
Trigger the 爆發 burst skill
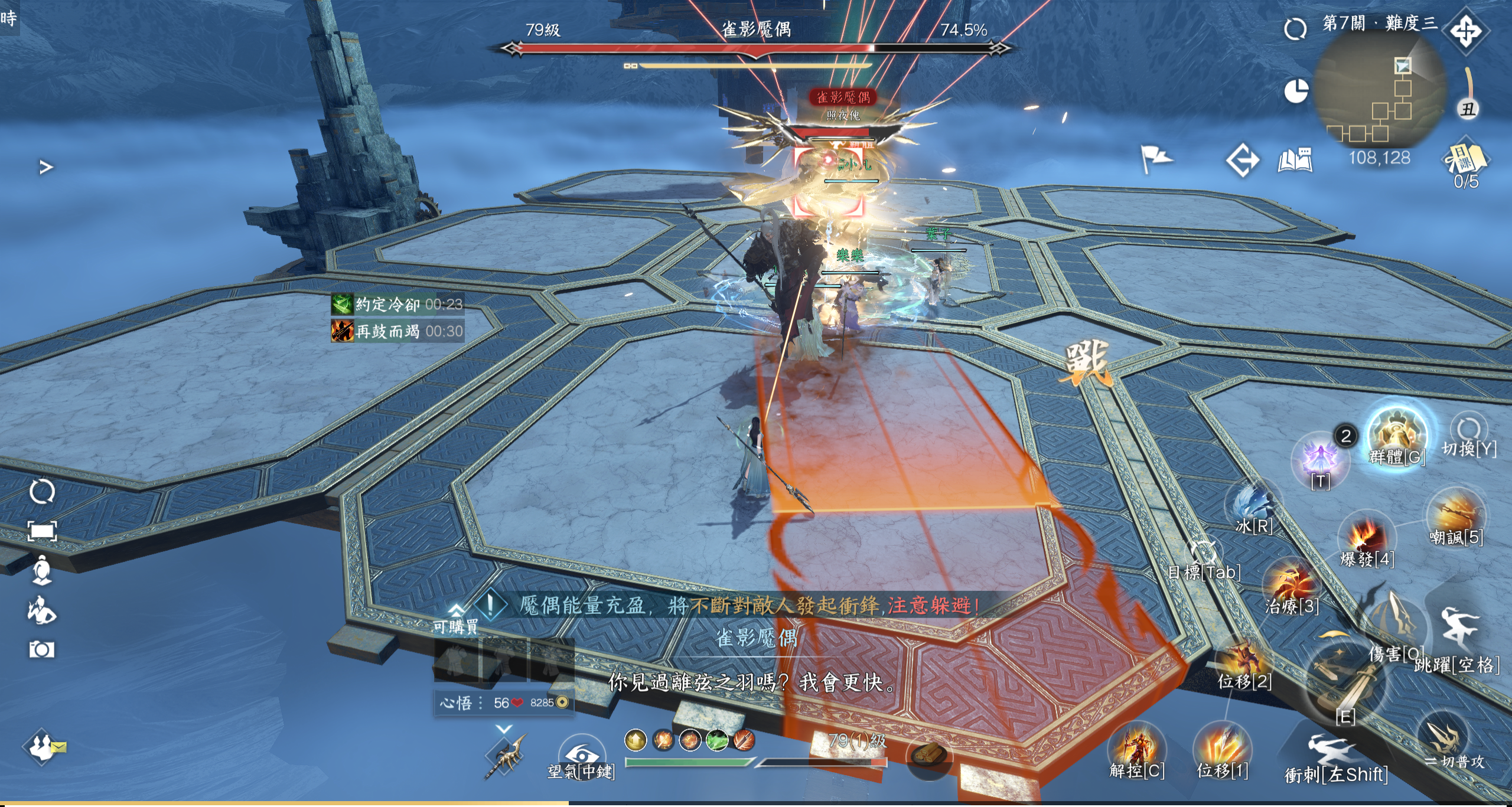[x=1366, y=538]
